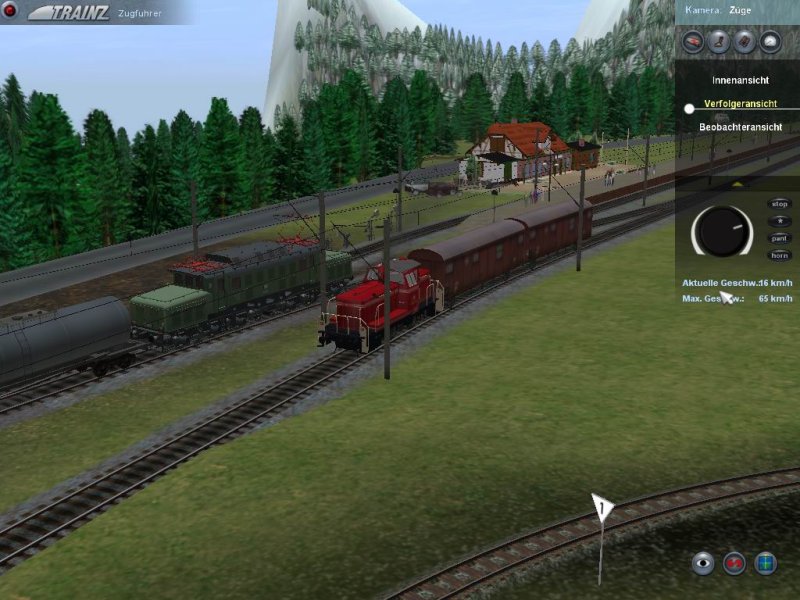Select the Verfolgeransicht camera mode
Screen dimensions: 800x600
click(741, 103)
